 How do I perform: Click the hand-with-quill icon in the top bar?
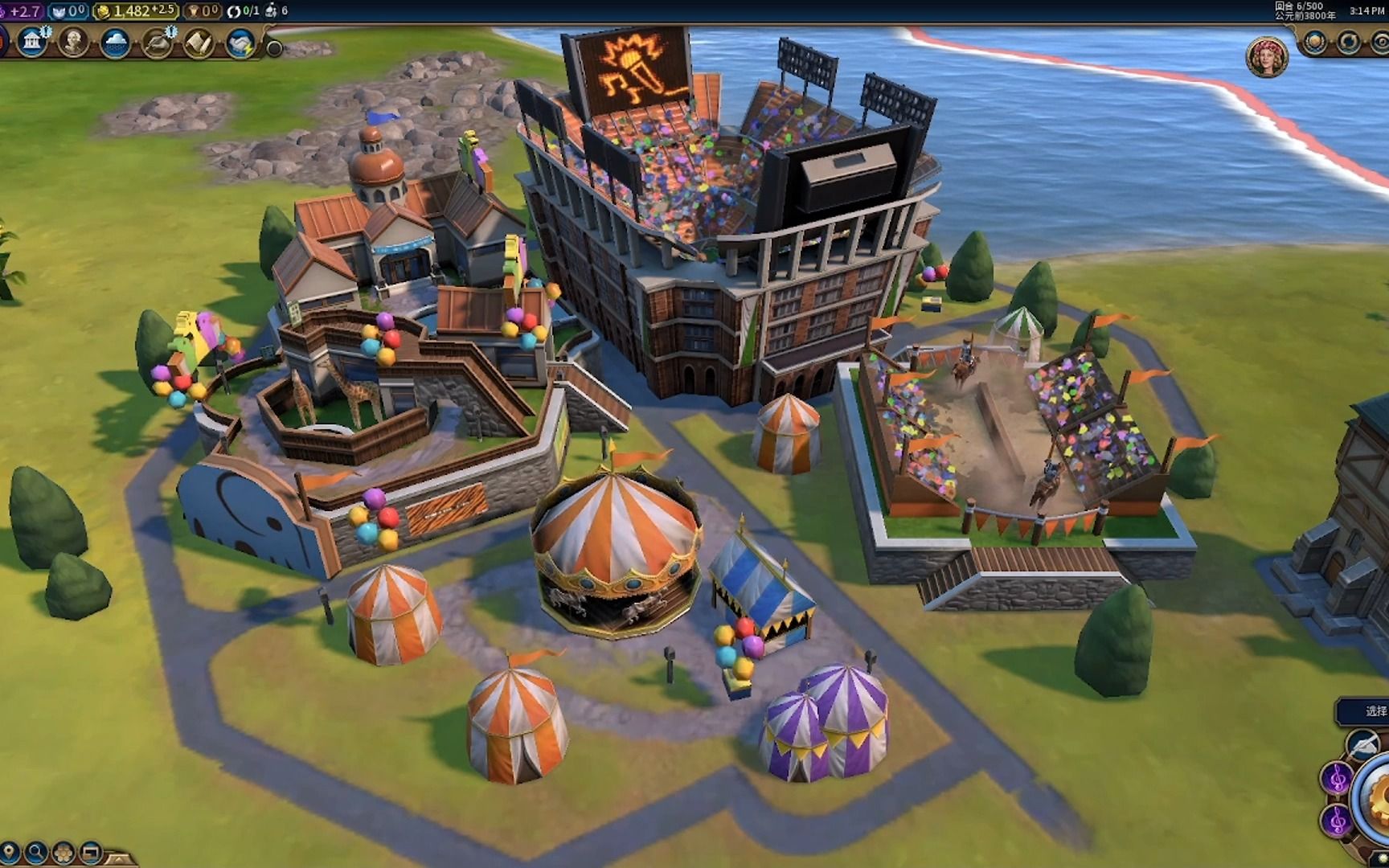click(157, 43)
